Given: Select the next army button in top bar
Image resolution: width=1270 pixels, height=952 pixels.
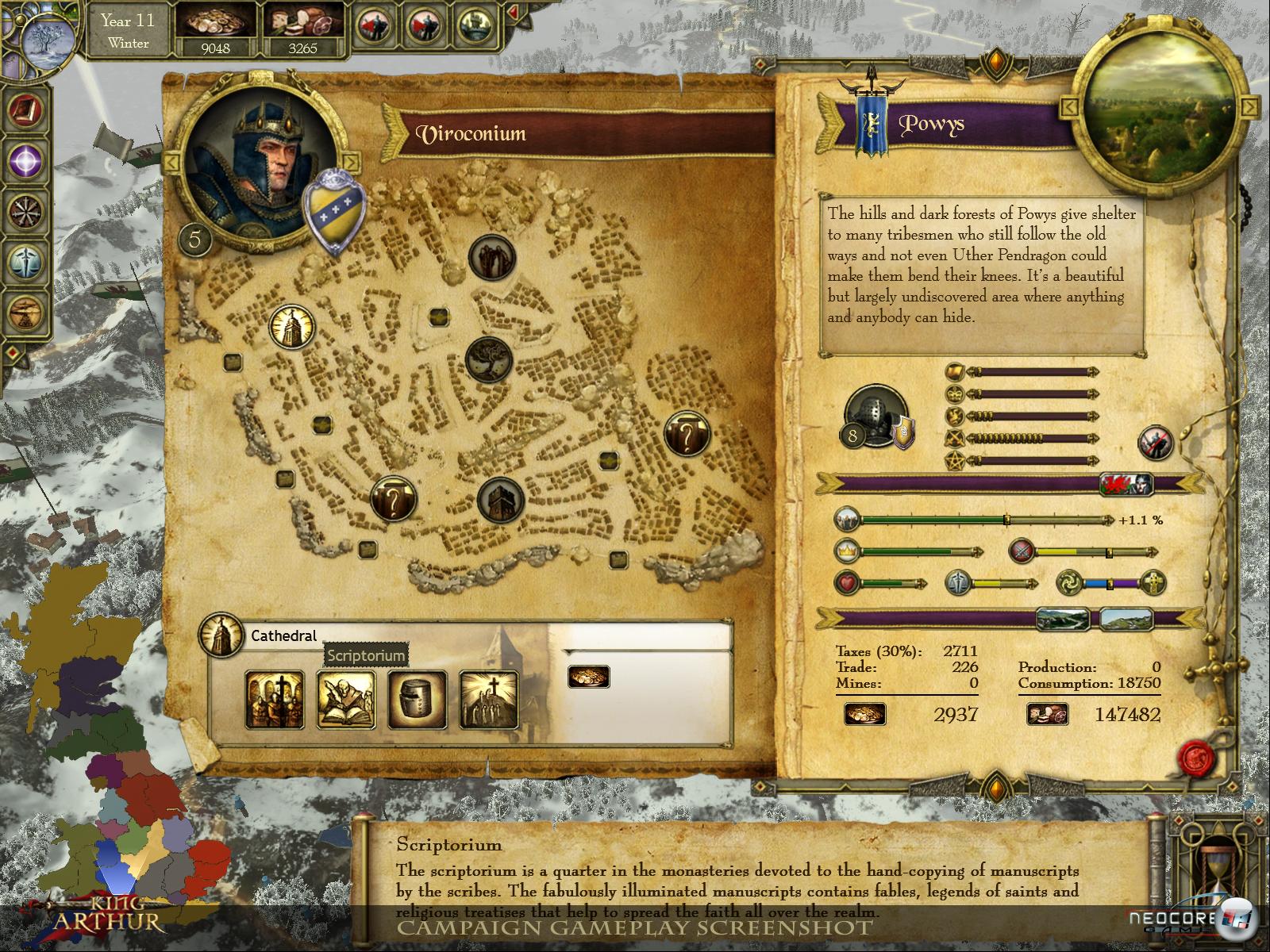Looking at the screenshot, I should coord(425,26).
